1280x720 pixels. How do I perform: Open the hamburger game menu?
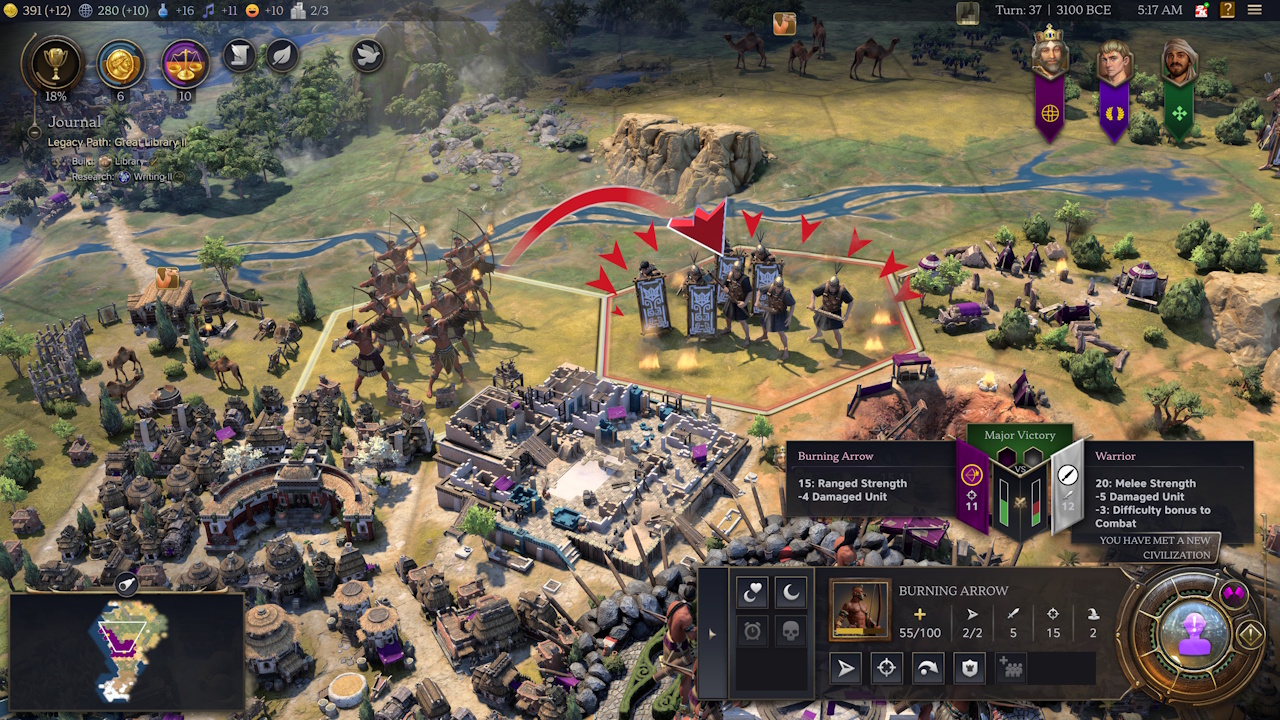pos(1254,10)
